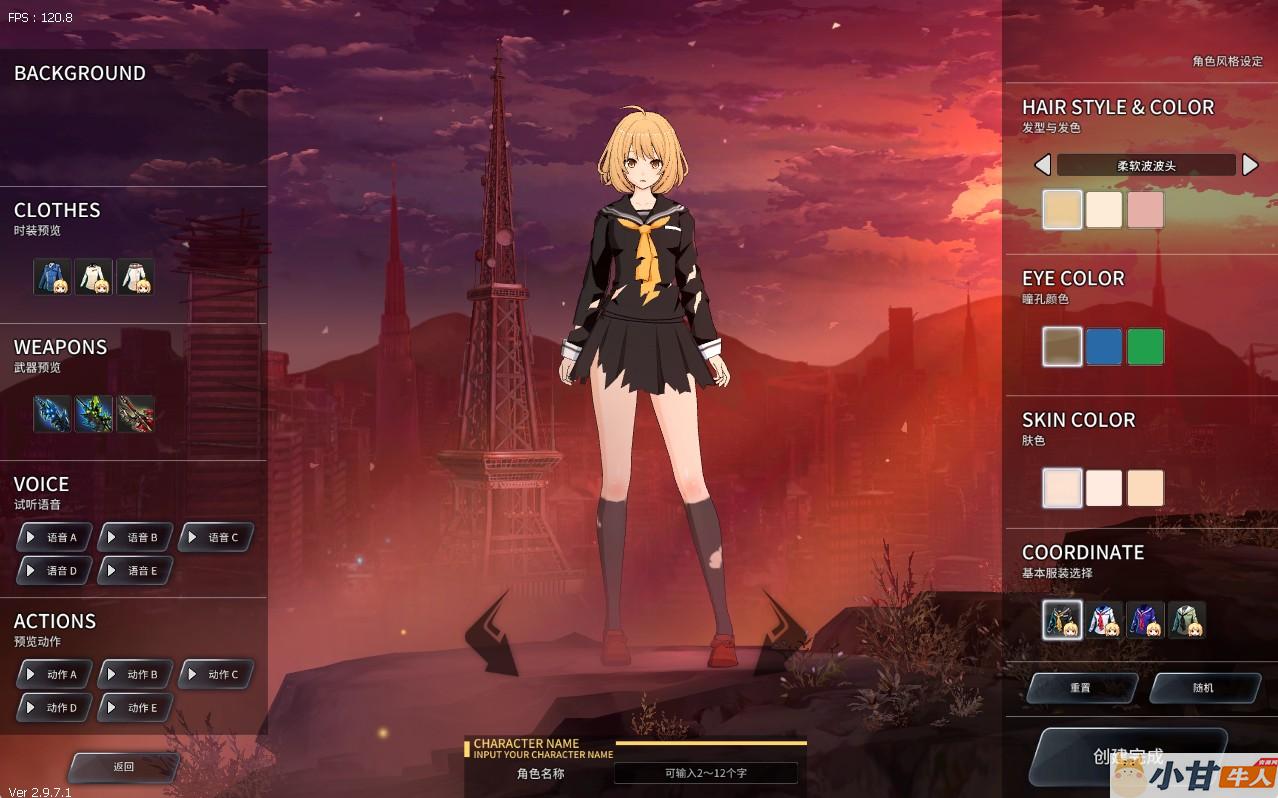Pick the tan skin color swatch
1278x798 pixels.
pos(1145,488)
